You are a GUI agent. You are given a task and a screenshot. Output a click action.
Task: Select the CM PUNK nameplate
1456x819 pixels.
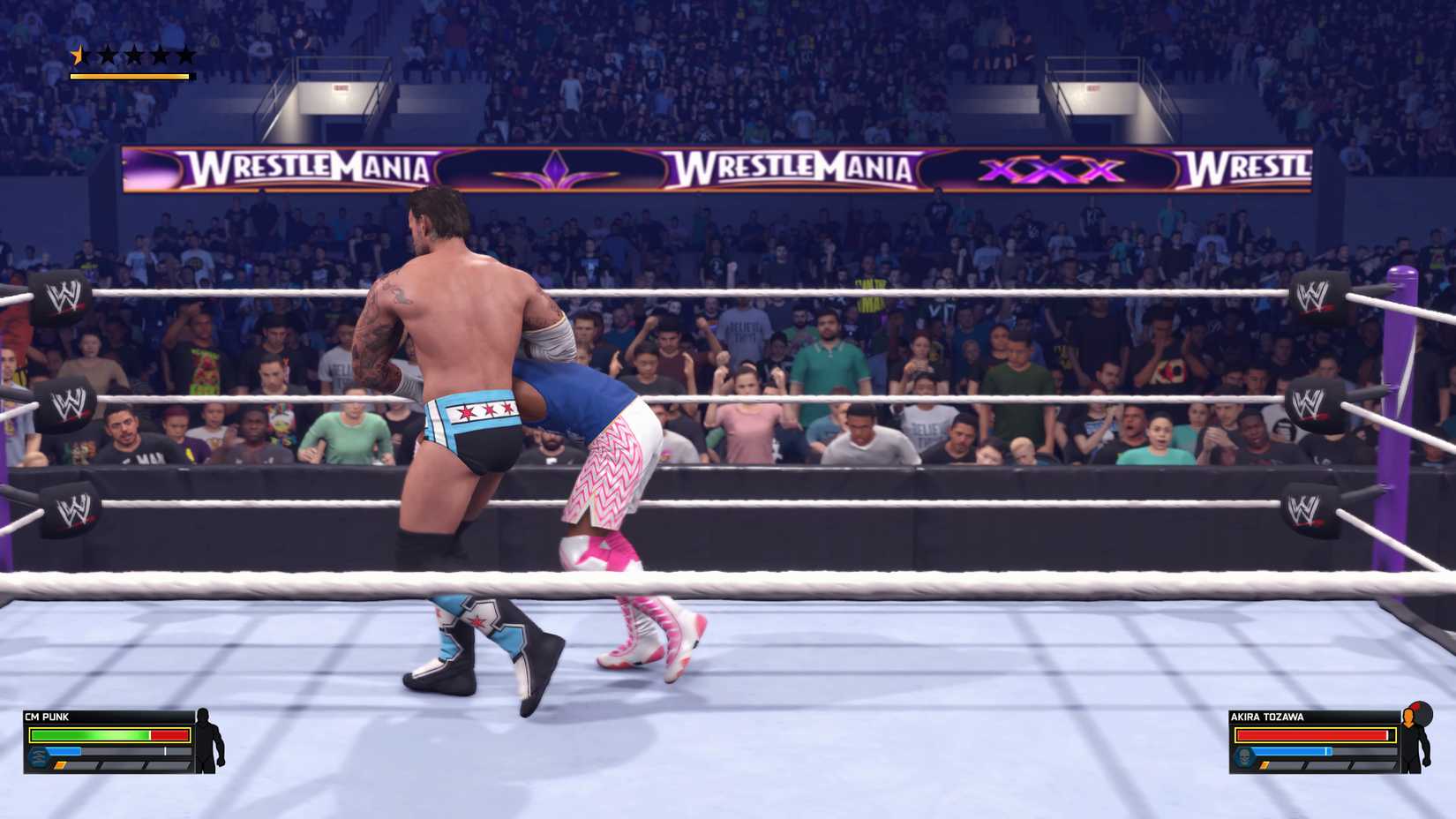[x=49, y=717]
